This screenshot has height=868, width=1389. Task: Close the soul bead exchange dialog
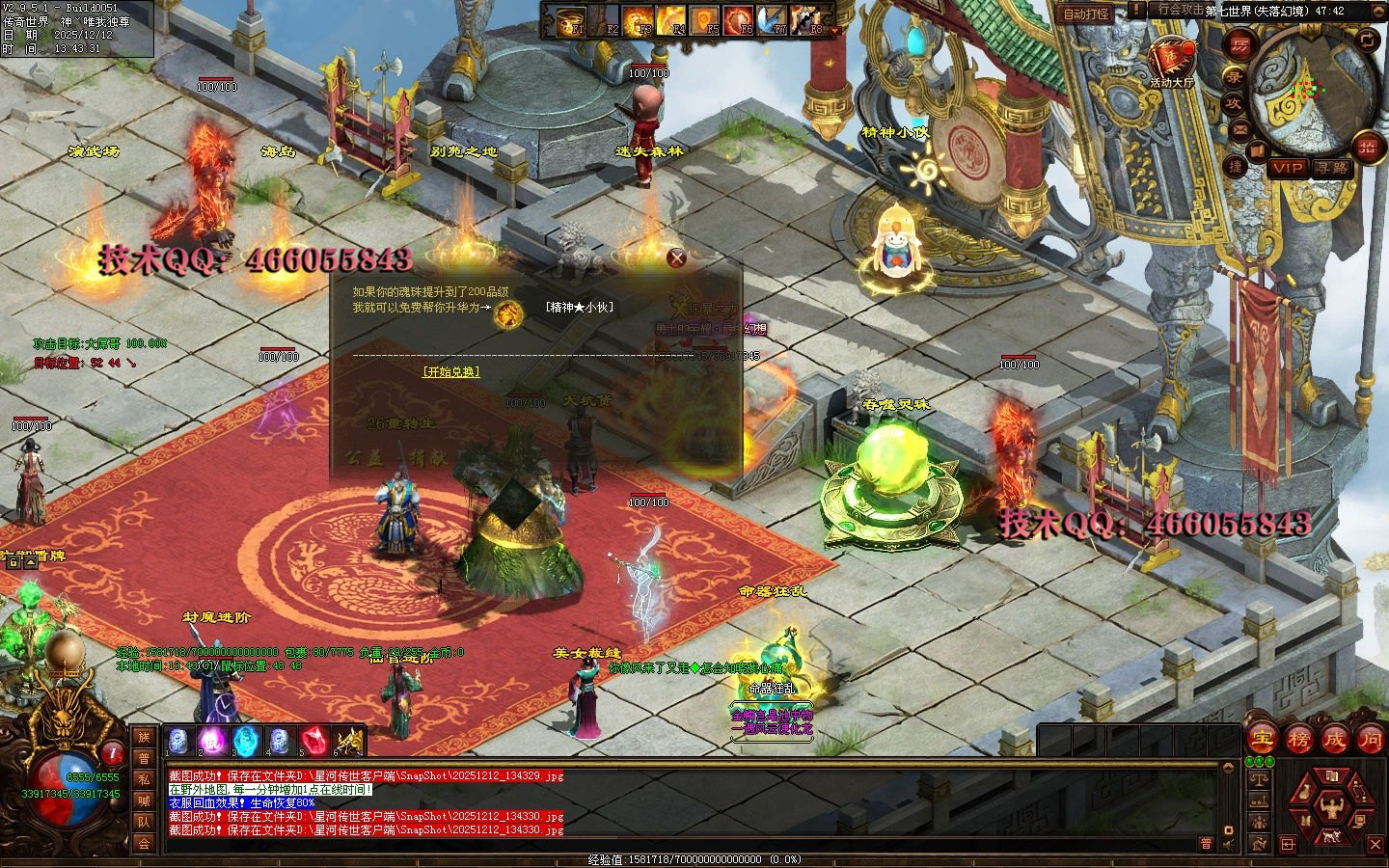(677, 258)
